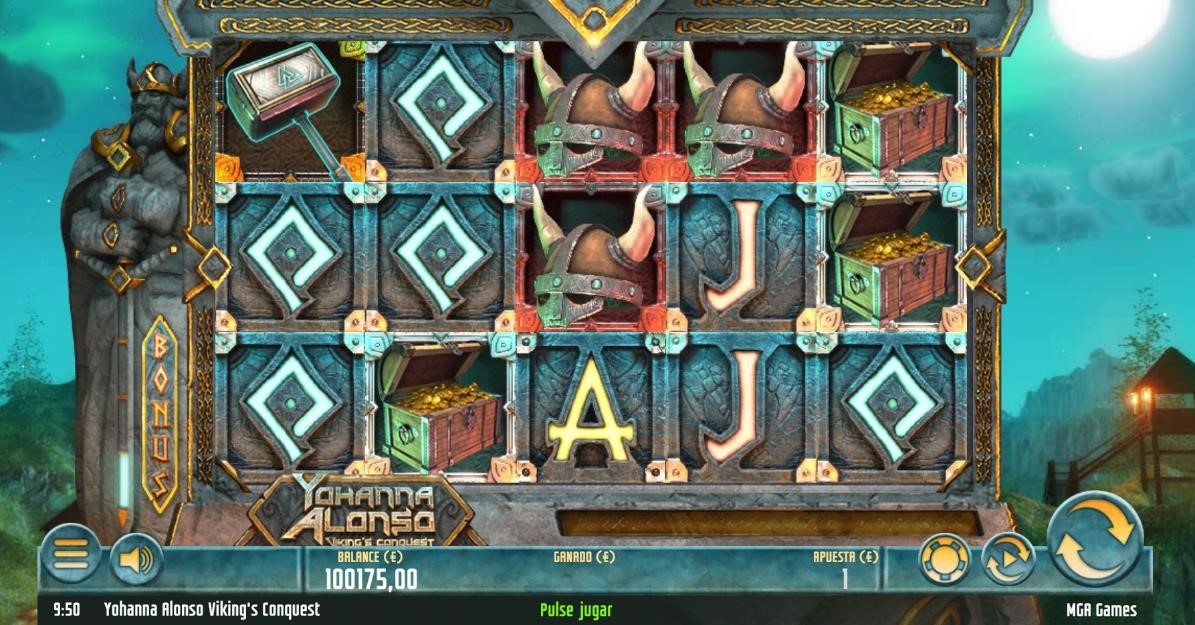1195x625 pixels.
Task: Activate the autoplay button
Action: tap(1006, 560)
